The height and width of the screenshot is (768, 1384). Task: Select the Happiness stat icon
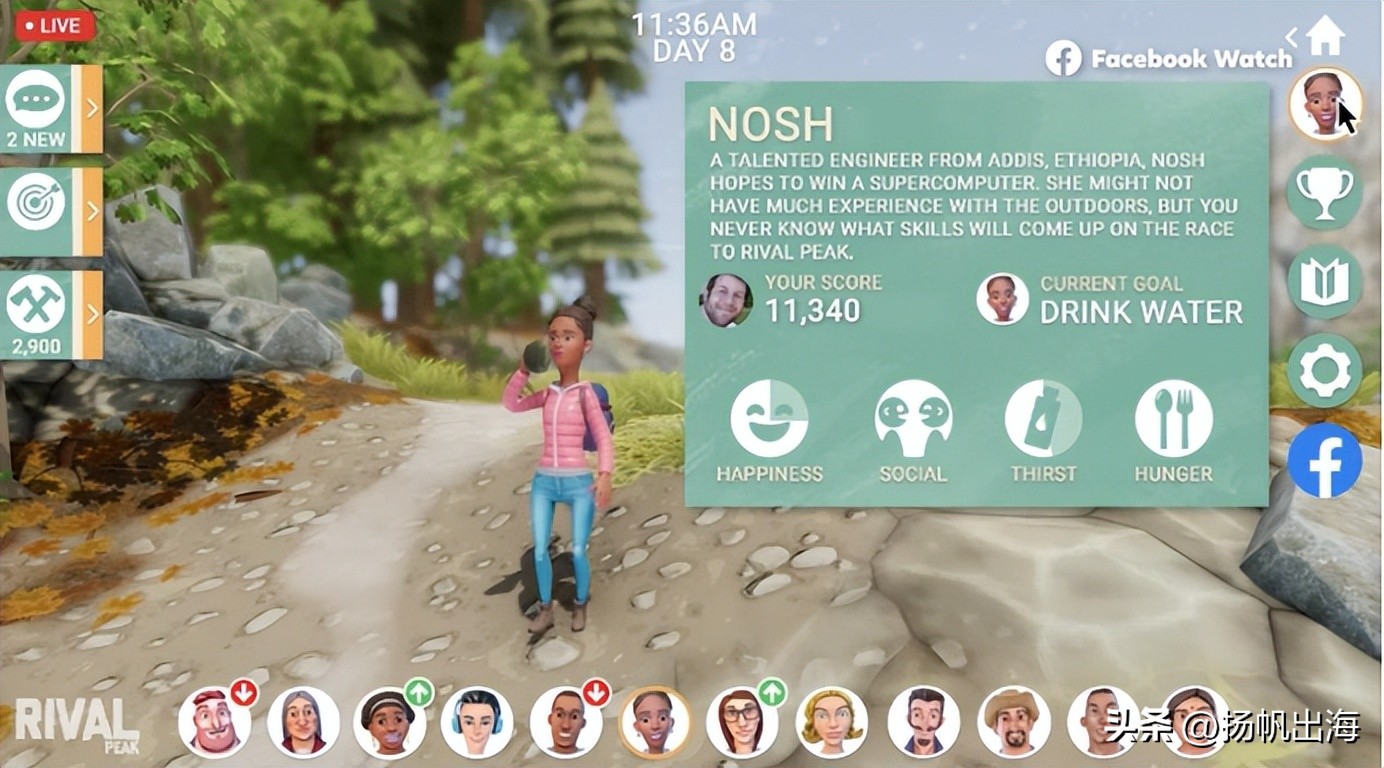[x=769, y=419]
